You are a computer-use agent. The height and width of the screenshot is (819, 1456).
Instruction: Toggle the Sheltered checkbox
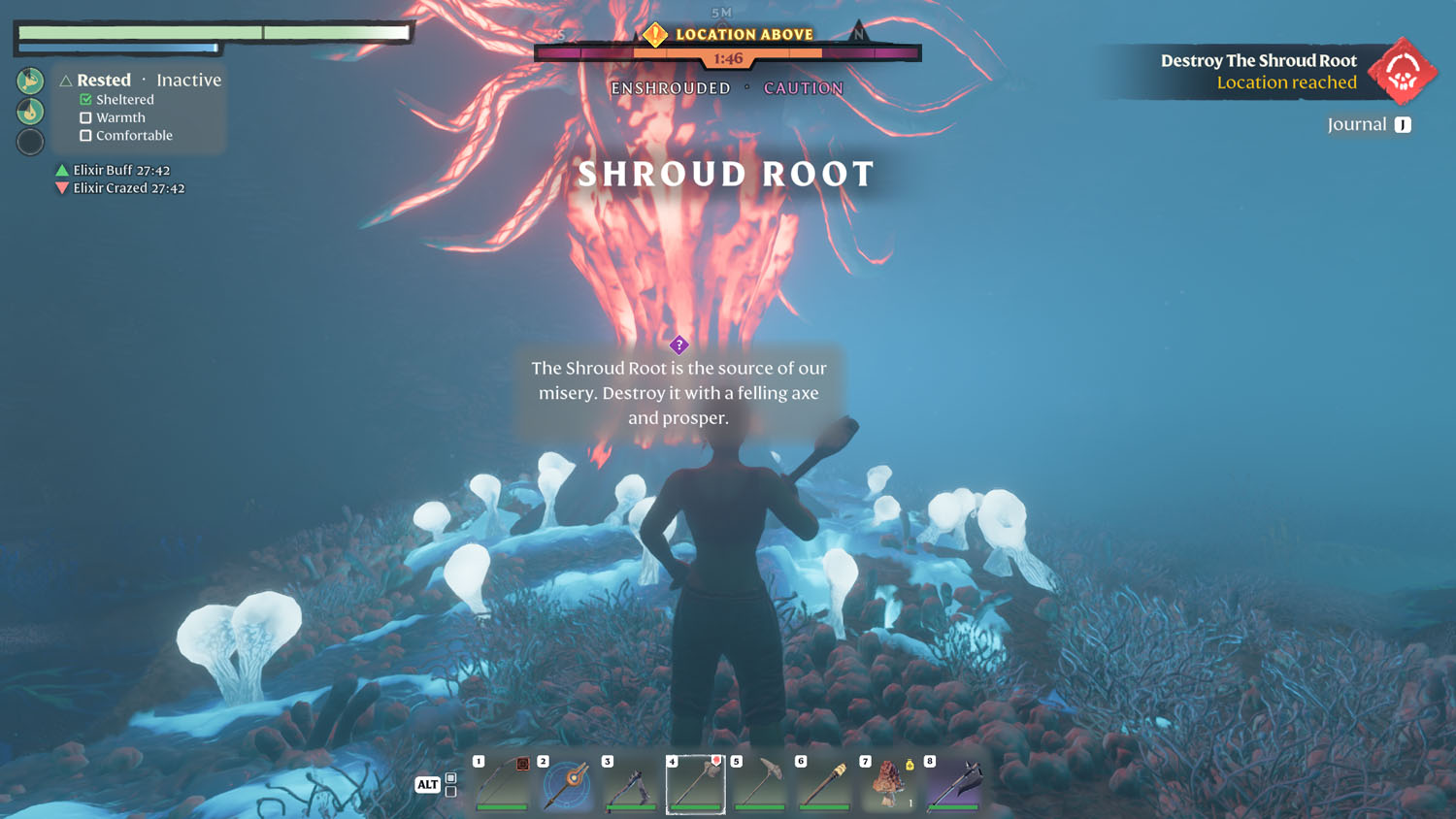click(x=86, y=99)
